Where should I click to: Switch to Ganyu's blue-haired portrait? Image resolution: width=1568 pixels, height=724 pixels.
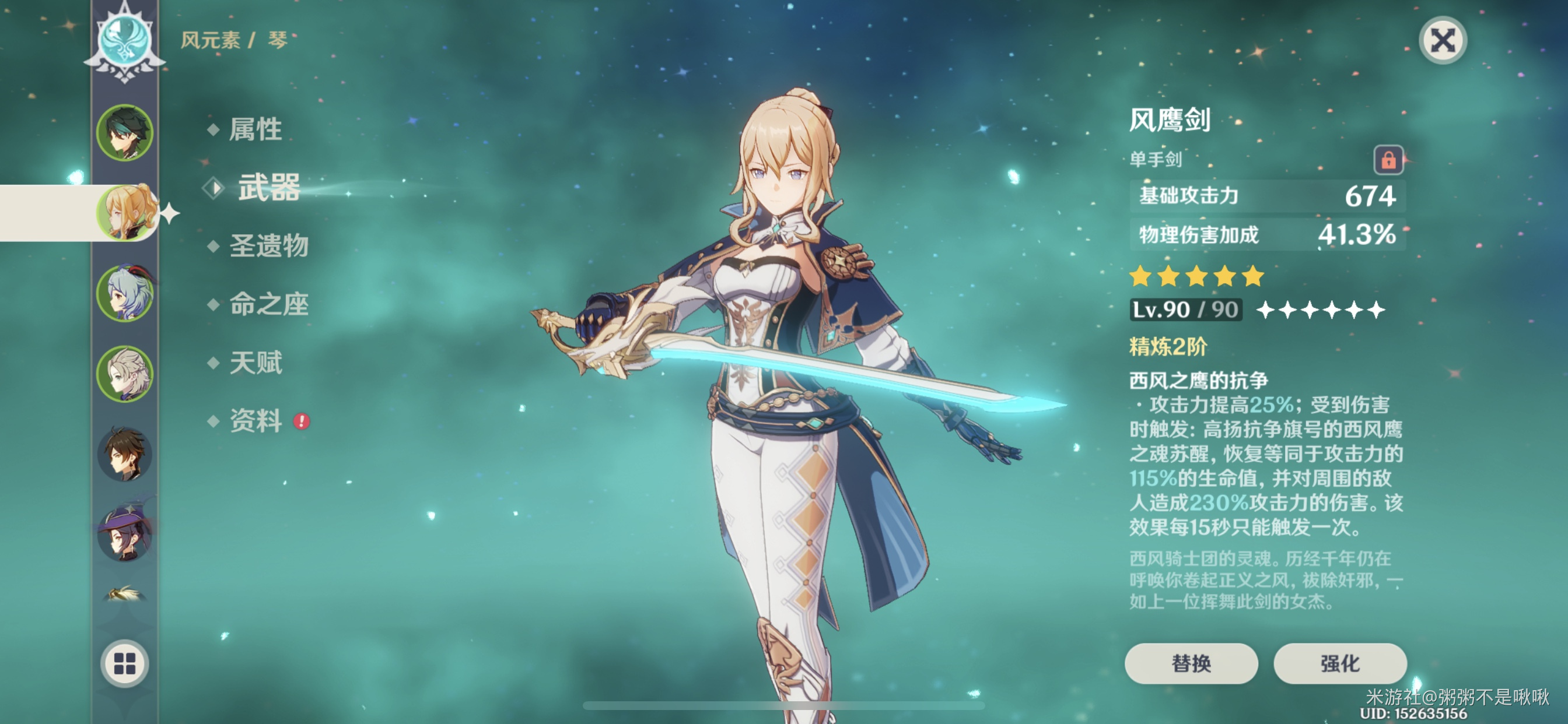(125, 293)
